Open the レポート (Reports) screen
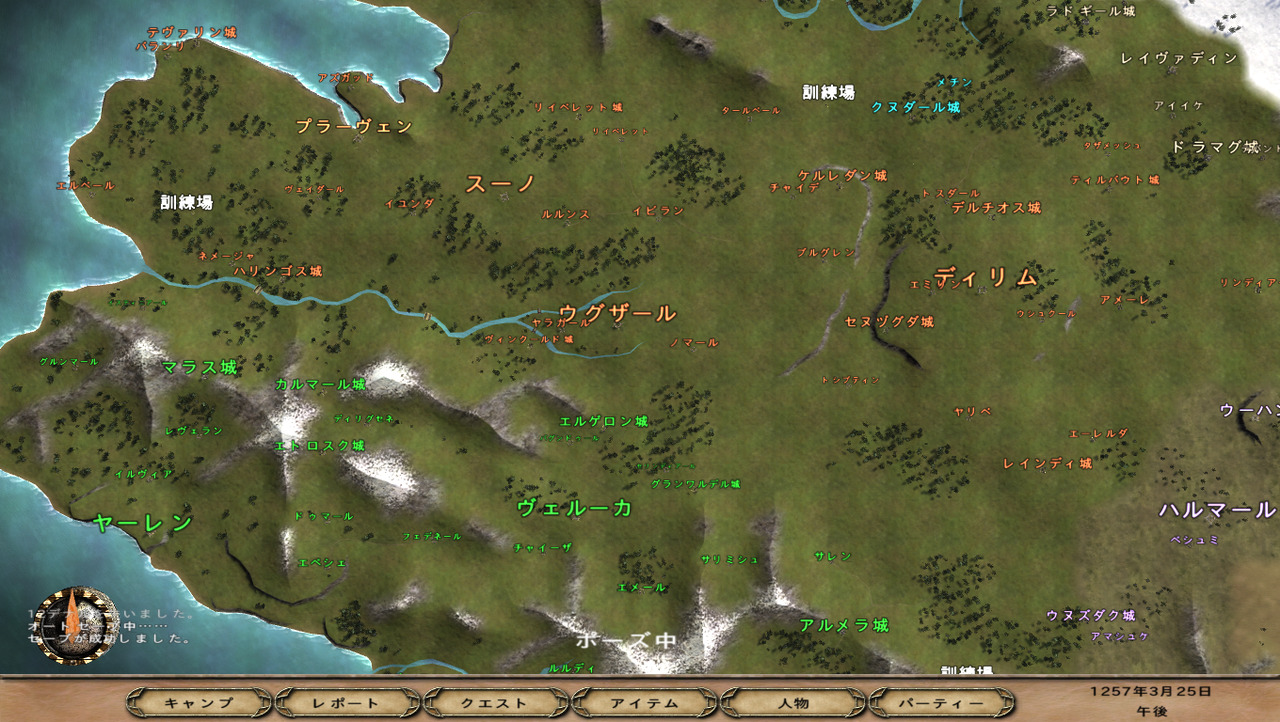 click(x=346, y=703)
